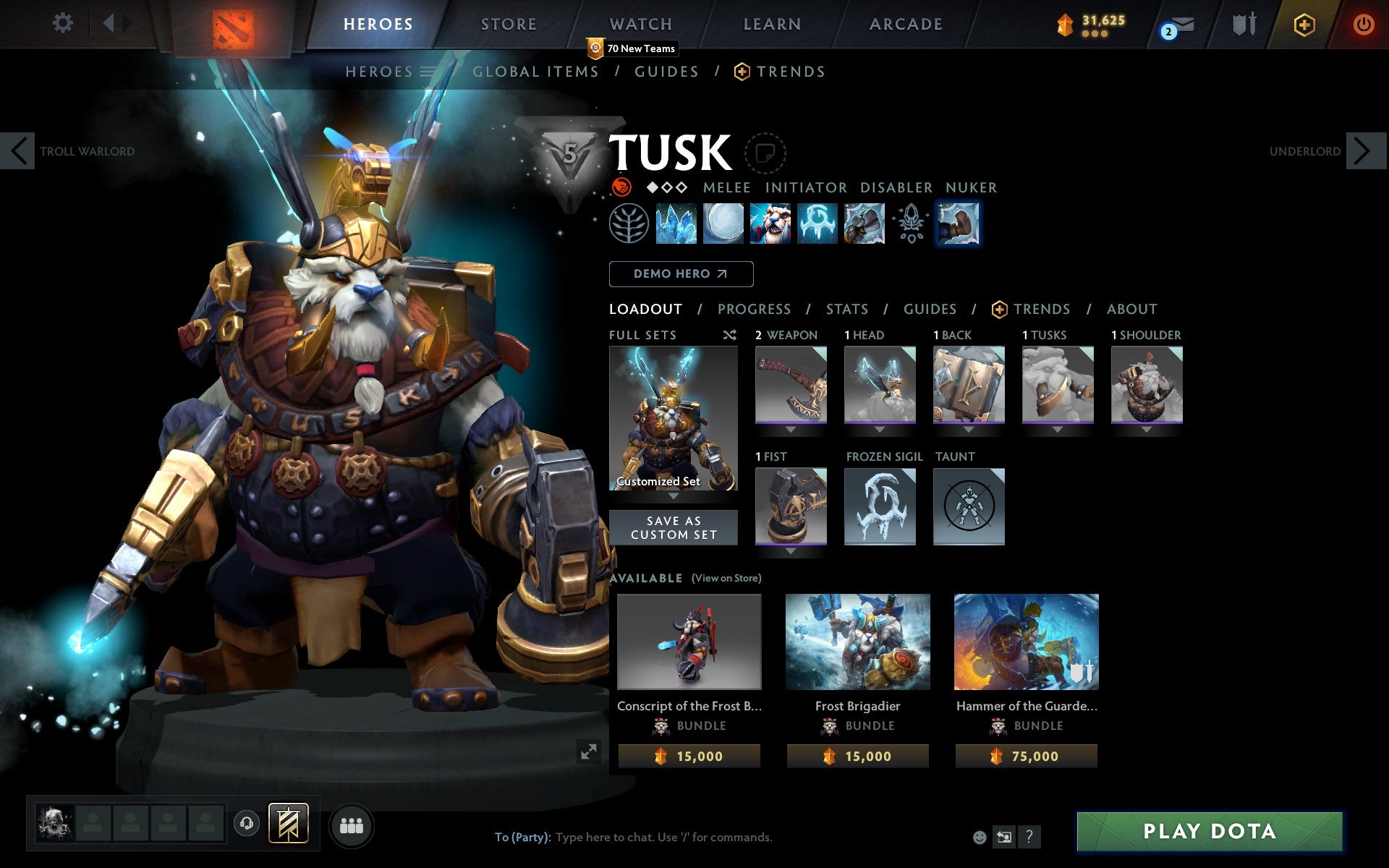1389x868 pixels.
Task: Select the Ice Shards ability icon
Action: [x=676, y=224]
